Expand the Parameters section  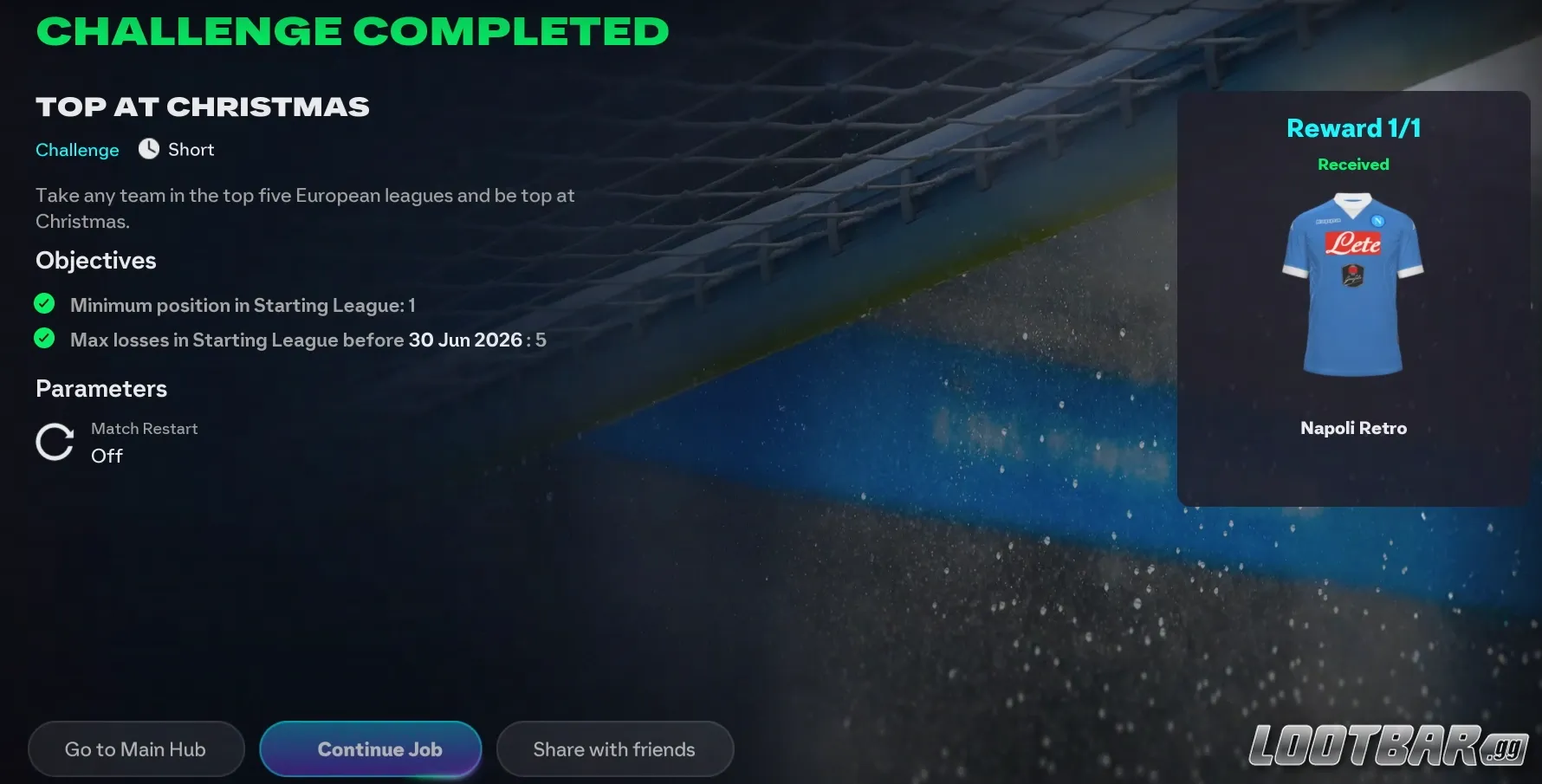[x=100, y=388]
